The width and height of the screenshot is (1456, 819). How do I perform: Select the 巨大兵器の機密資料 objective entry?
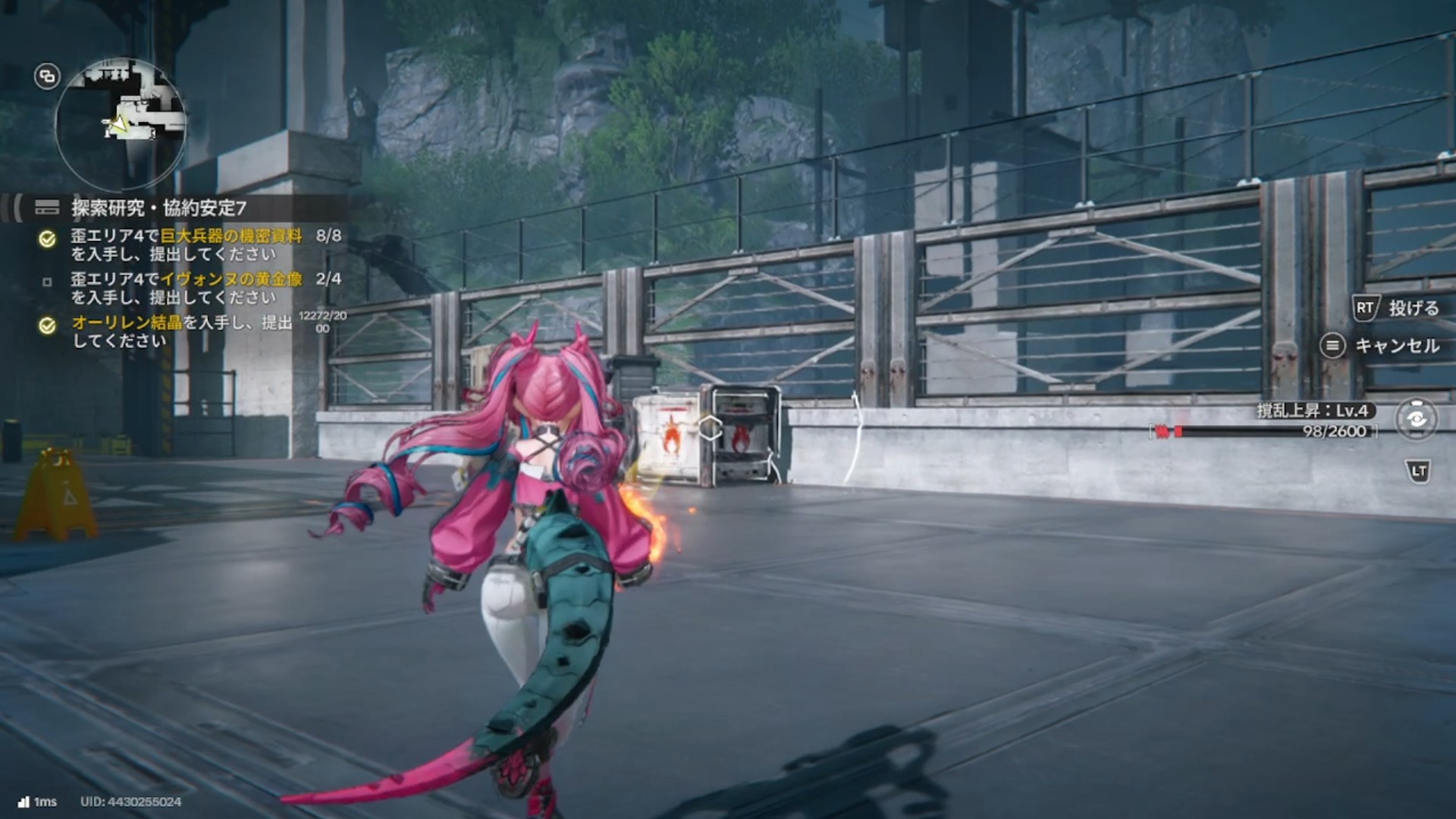187,245
